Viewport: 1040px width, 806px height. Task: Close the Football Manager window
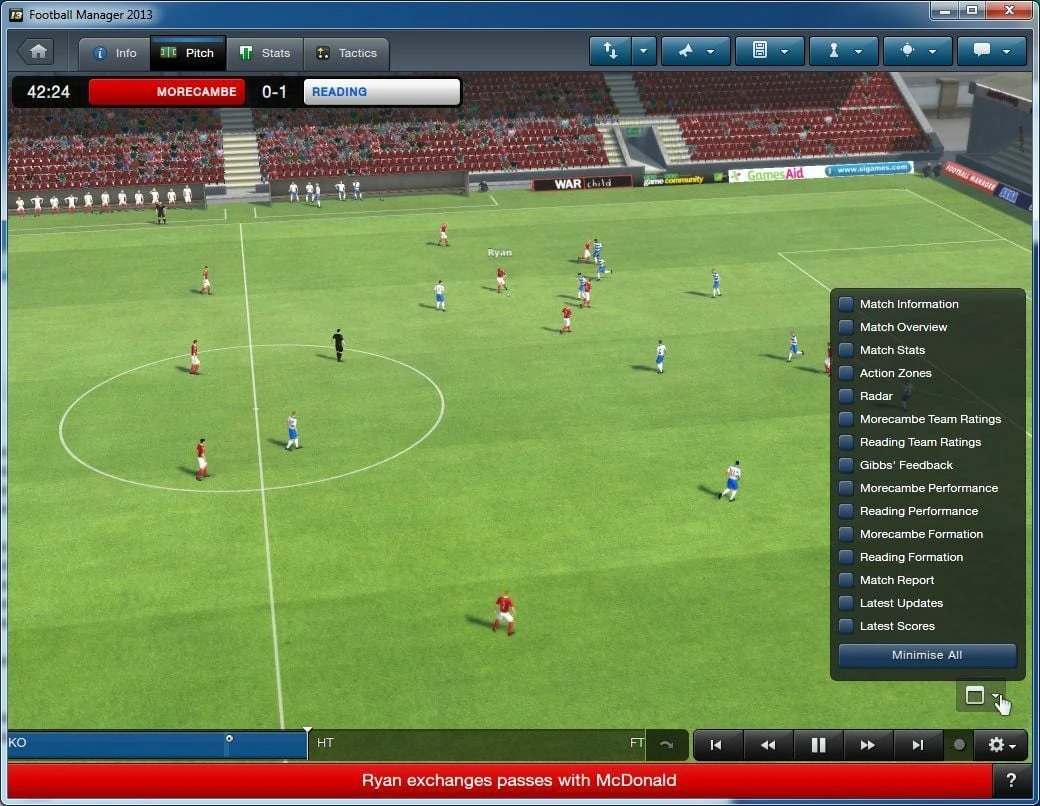1011,10
